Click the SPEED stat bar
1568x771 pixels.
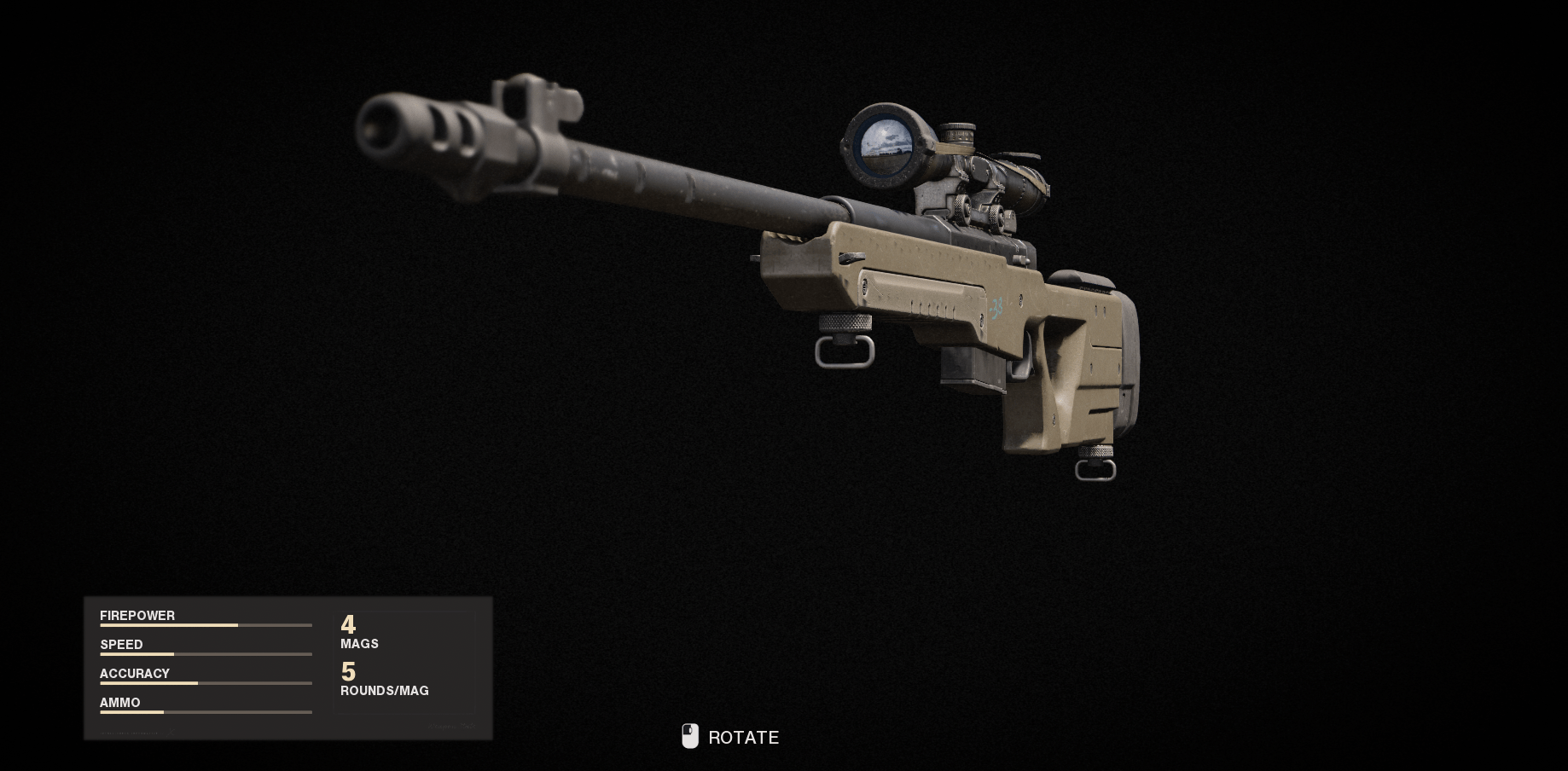[205, 653]
